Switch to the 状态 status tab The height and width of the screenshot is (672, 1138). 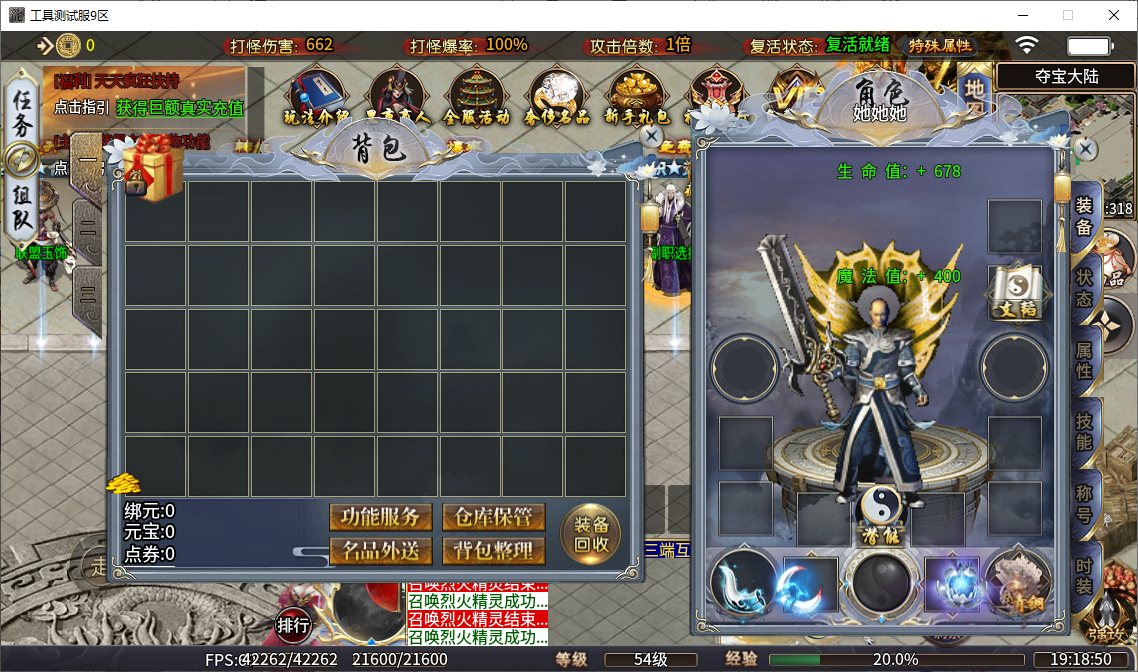click(1084, 285)
